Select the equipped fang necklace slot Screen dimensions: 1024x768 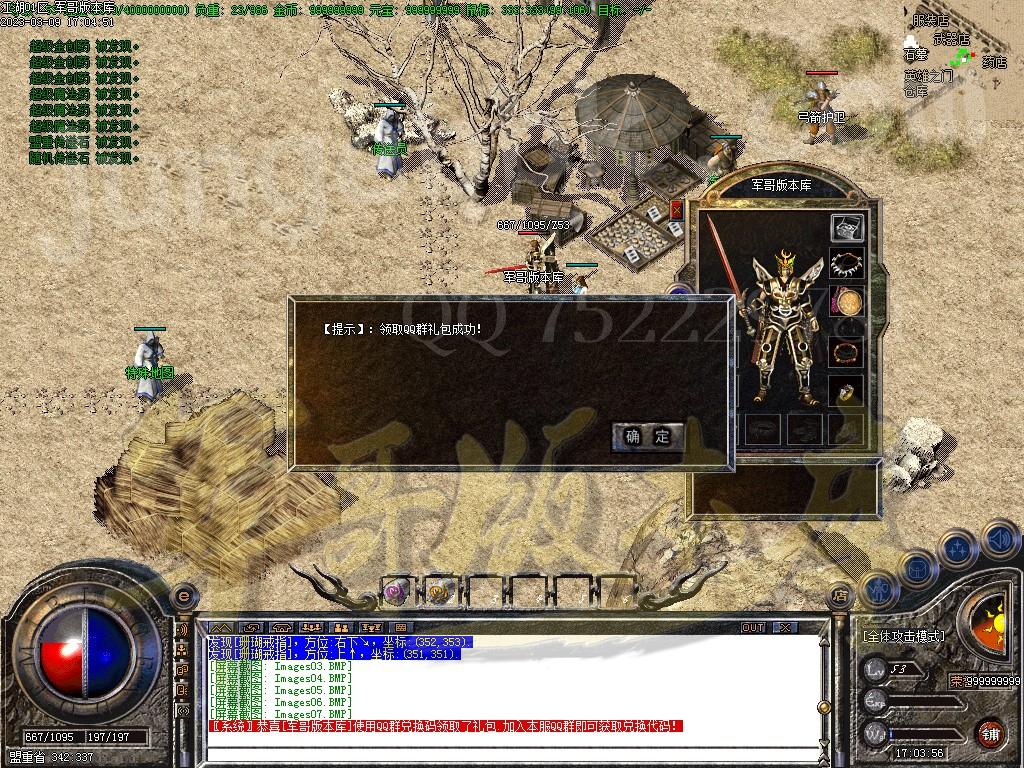tap(847, 265)
